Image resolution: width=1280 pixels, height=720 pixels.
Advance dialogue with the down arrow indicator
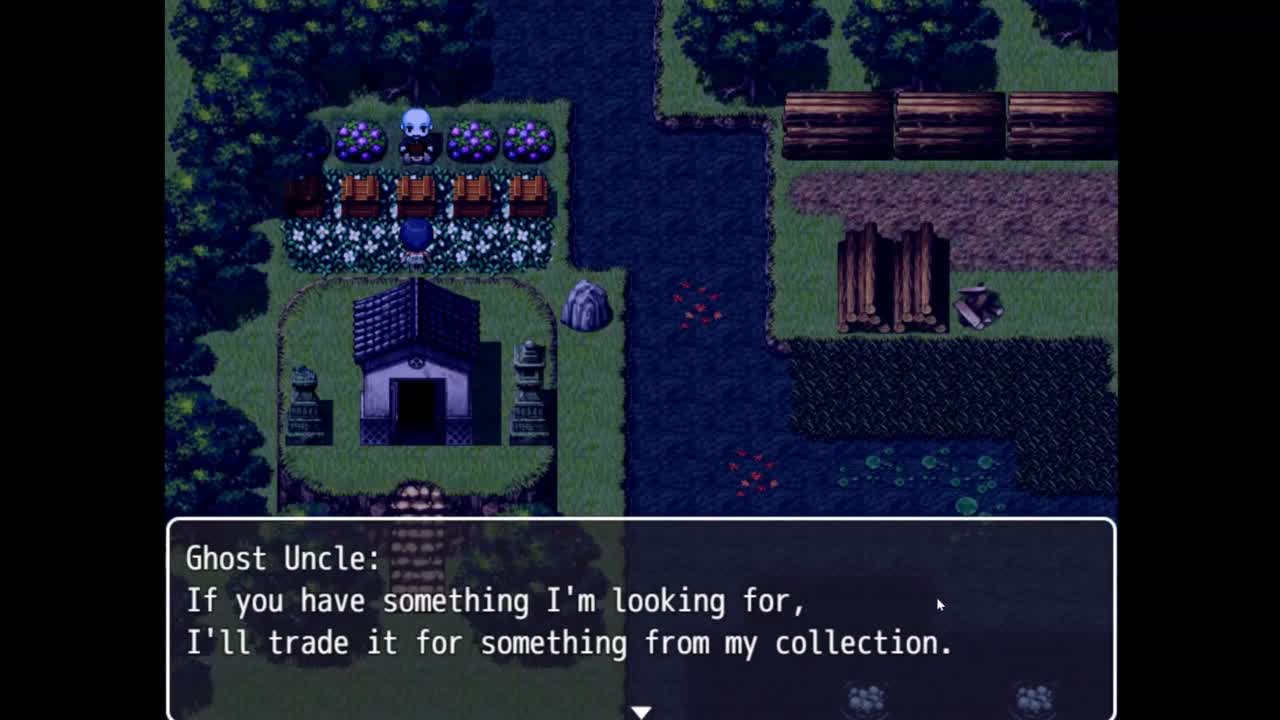[641, 711]
